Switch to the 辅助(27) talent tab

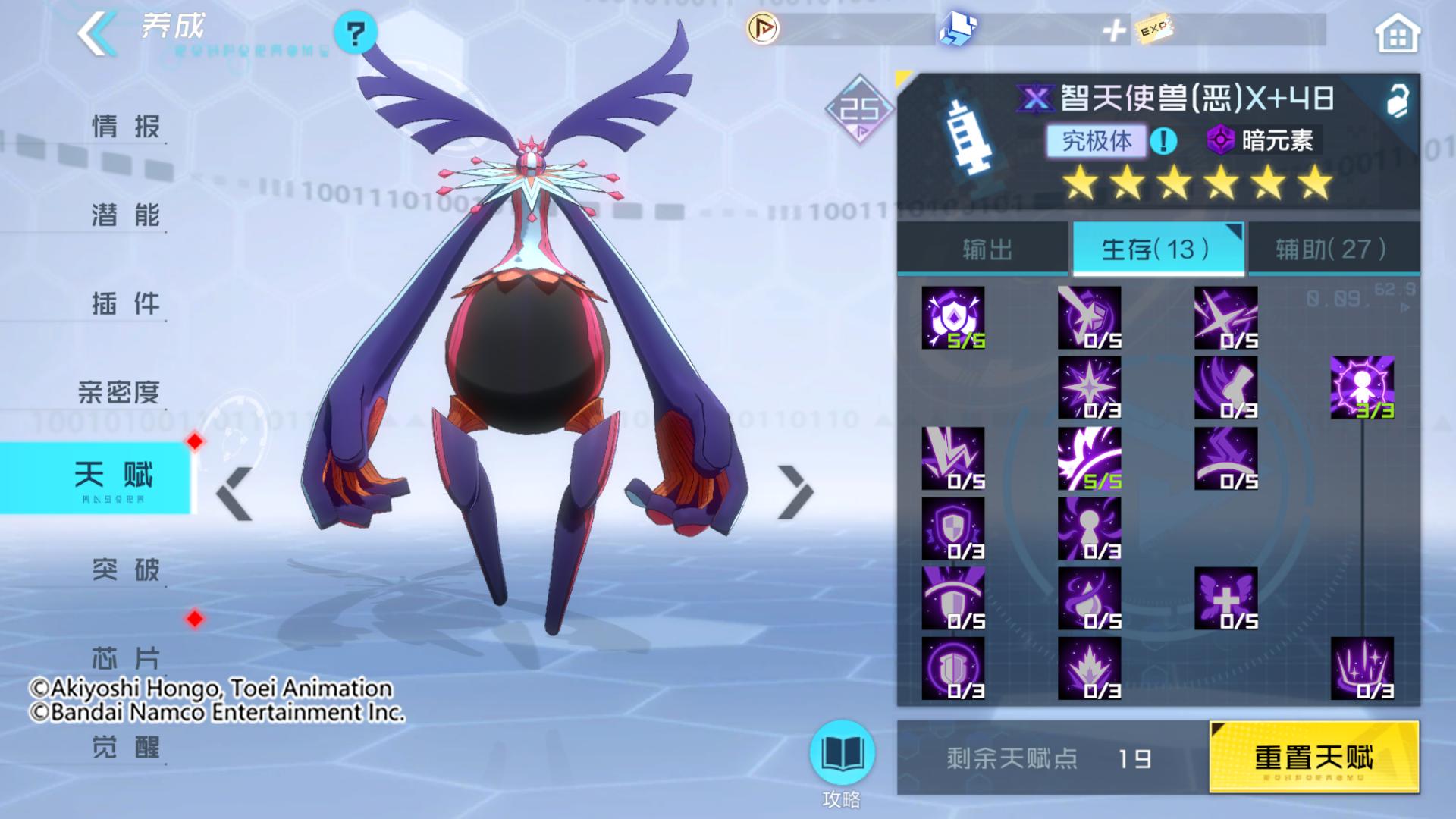(x=1332, y=249)
